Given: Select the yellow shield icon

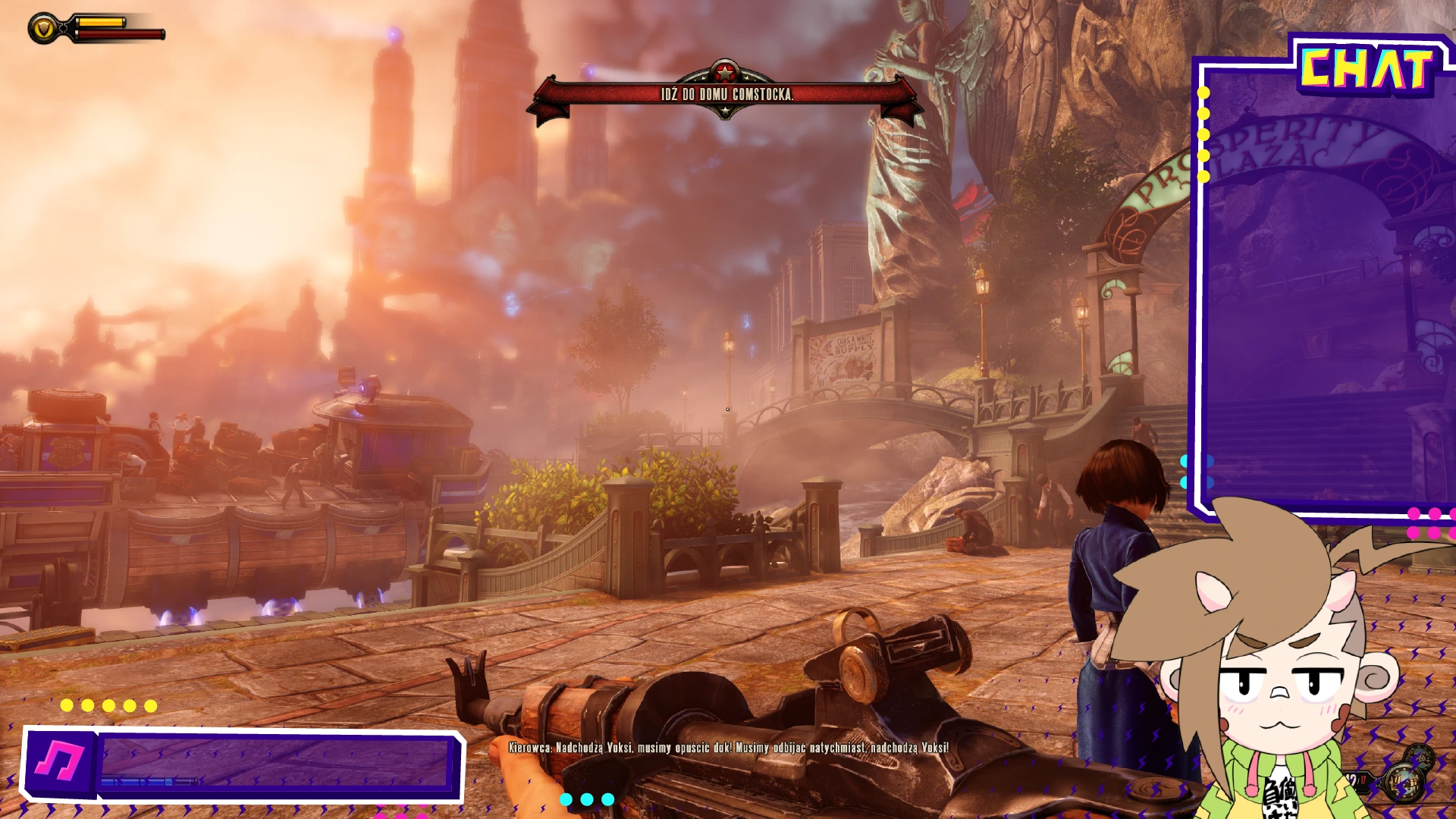Looking at the screenshot, I should (44, 29).
